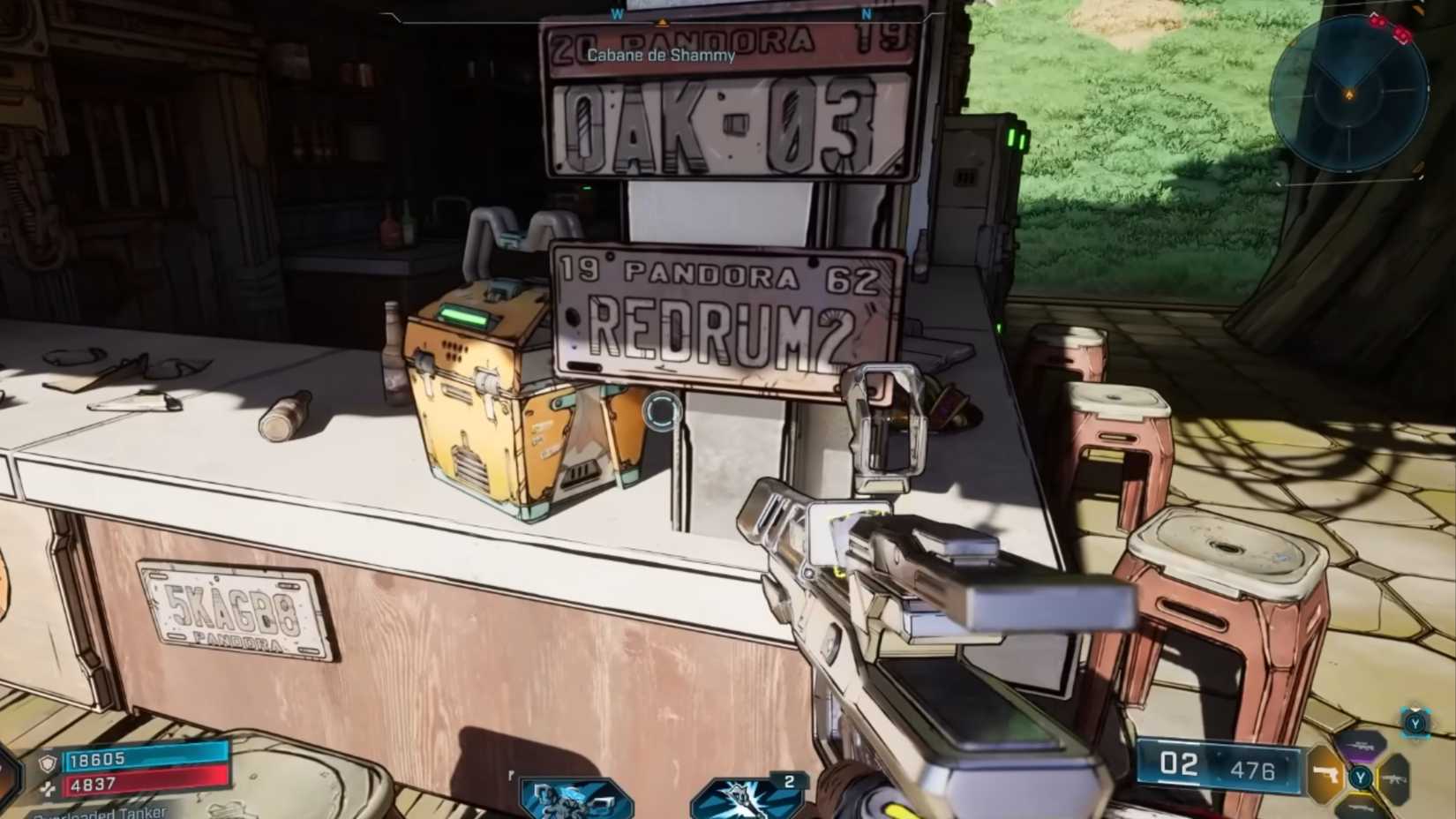1456x819 pixels.
Task: Click the health cross icon next to 4837
Action: pyautogui.click(x=49, y=786)
